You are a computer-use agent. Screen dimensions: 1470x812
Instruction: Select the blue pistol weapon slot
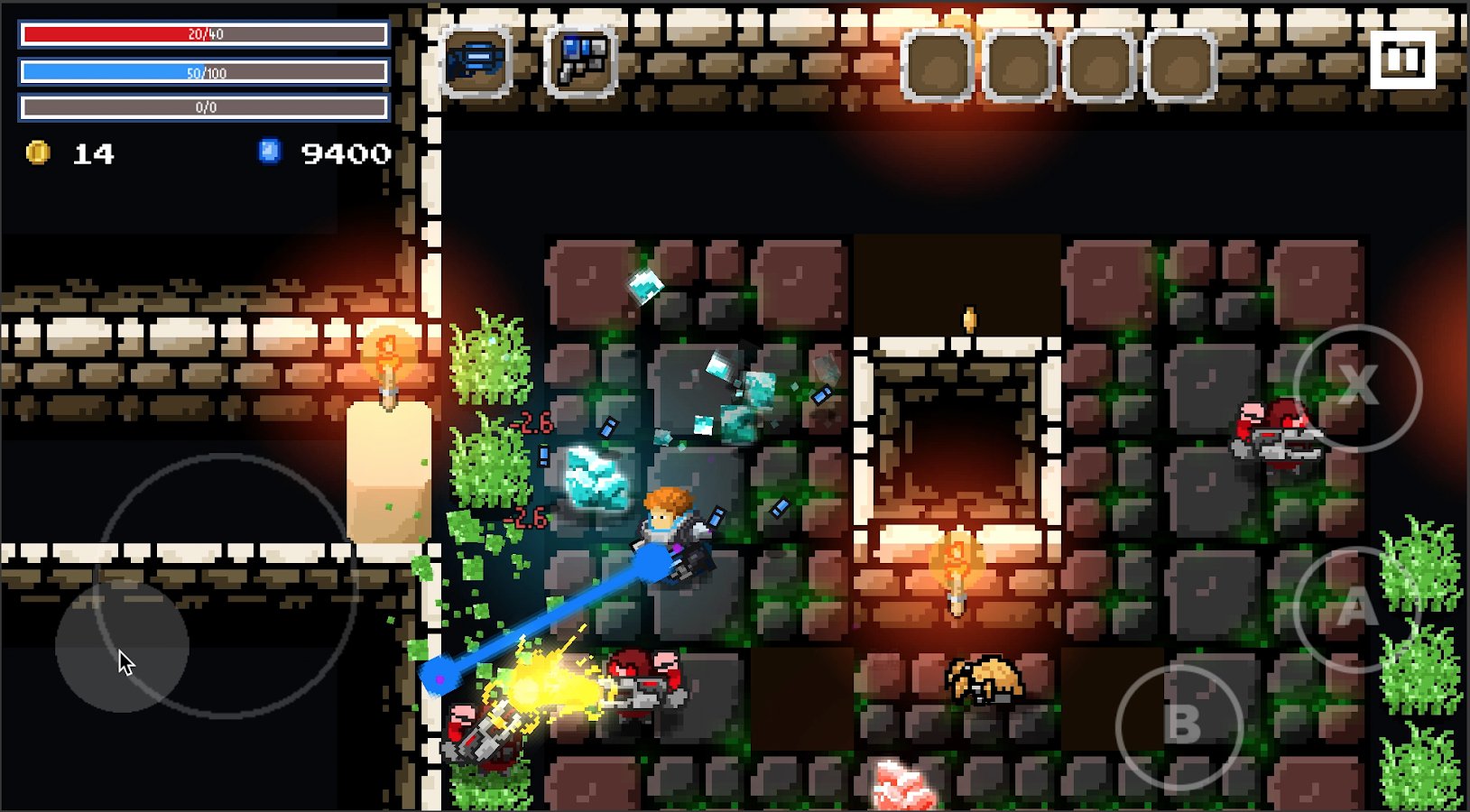click(582, 60)
